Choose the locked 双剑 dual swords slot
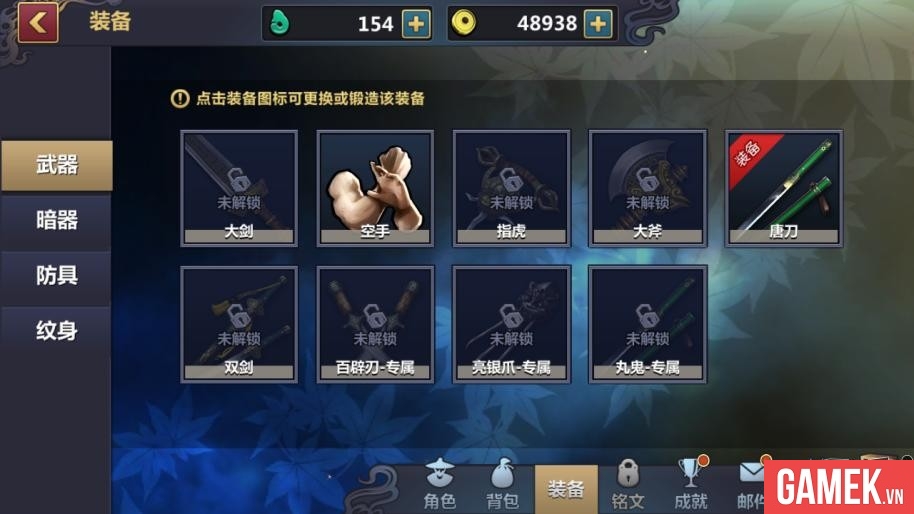Viewport: 914px width, 514px height. pyautogui.click(x=239, y=322)
